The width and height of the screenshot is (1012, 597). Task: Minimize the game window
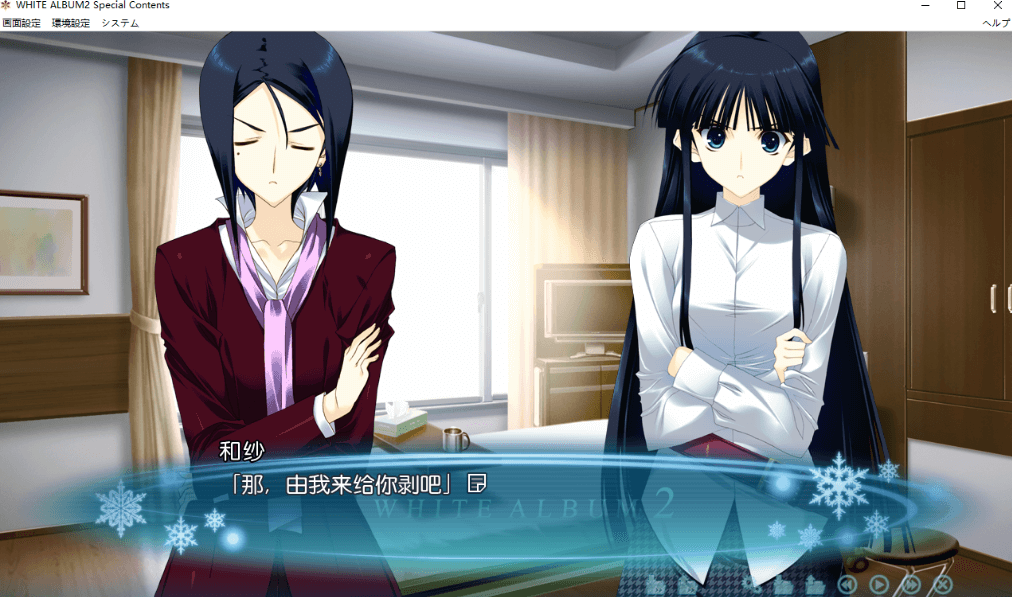pos(925,6)
